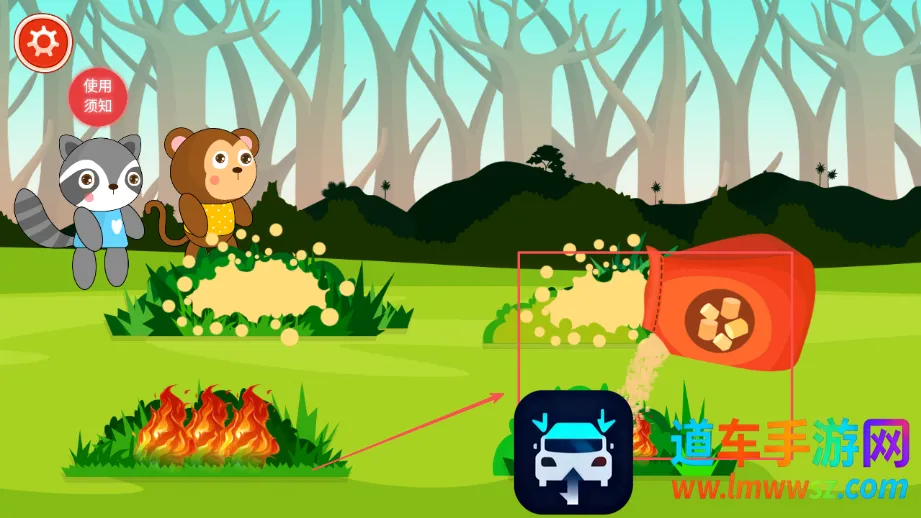Click the car app icon overlay
The height and width of the screenshot is (518, 921).
tap(573, 451)
